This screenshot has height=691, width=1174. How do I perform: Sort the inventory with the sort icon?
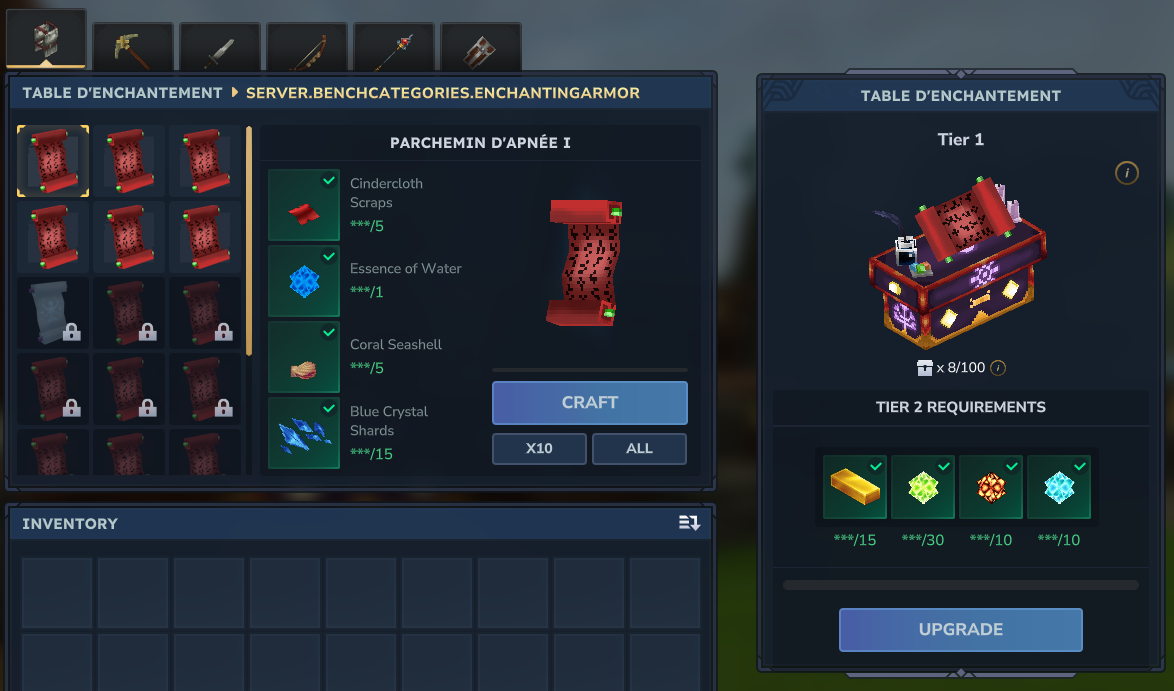click(689, 523)
